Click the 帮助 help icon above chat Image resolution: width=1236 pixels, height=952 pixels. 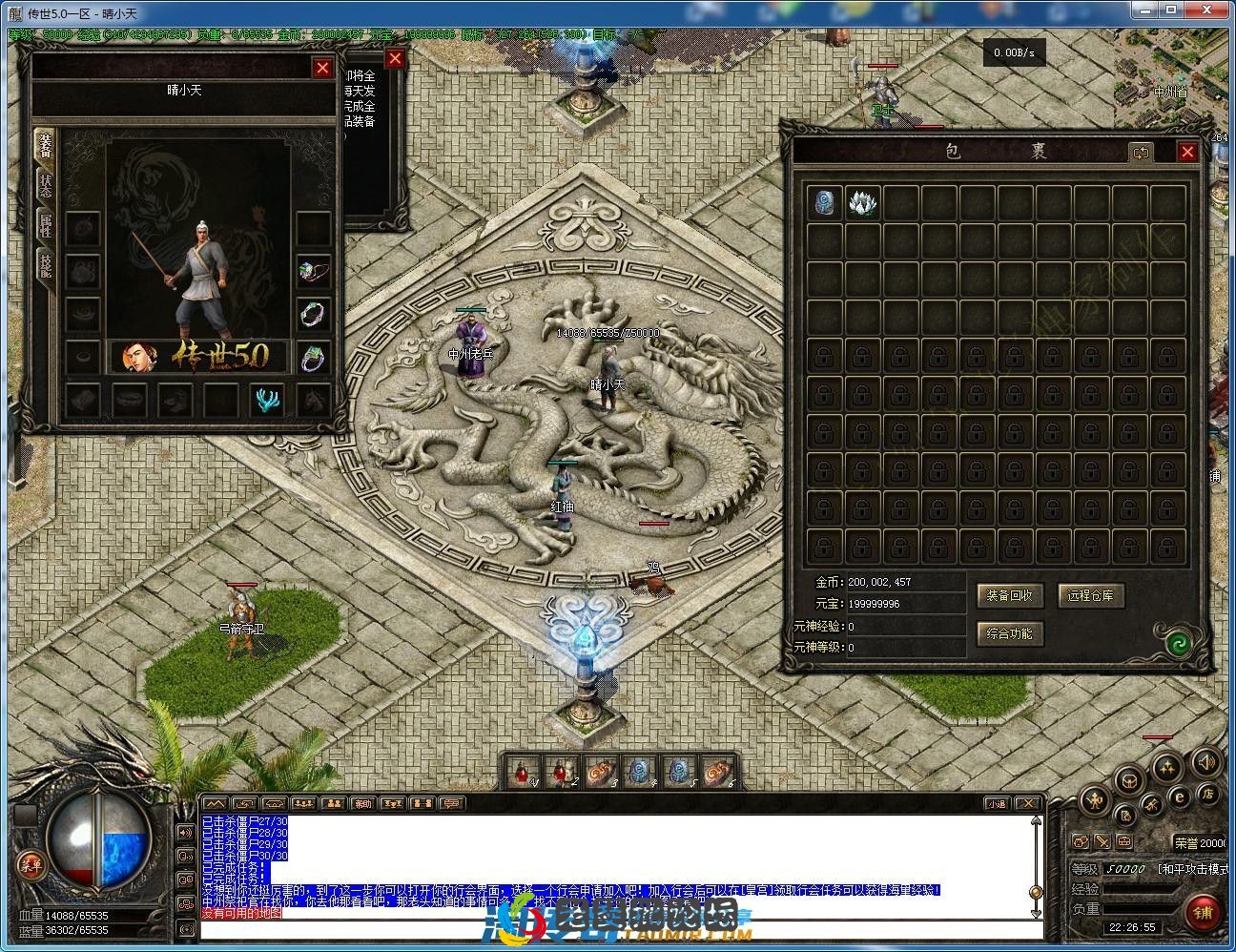pyautogui.click(x=361, y=802)
